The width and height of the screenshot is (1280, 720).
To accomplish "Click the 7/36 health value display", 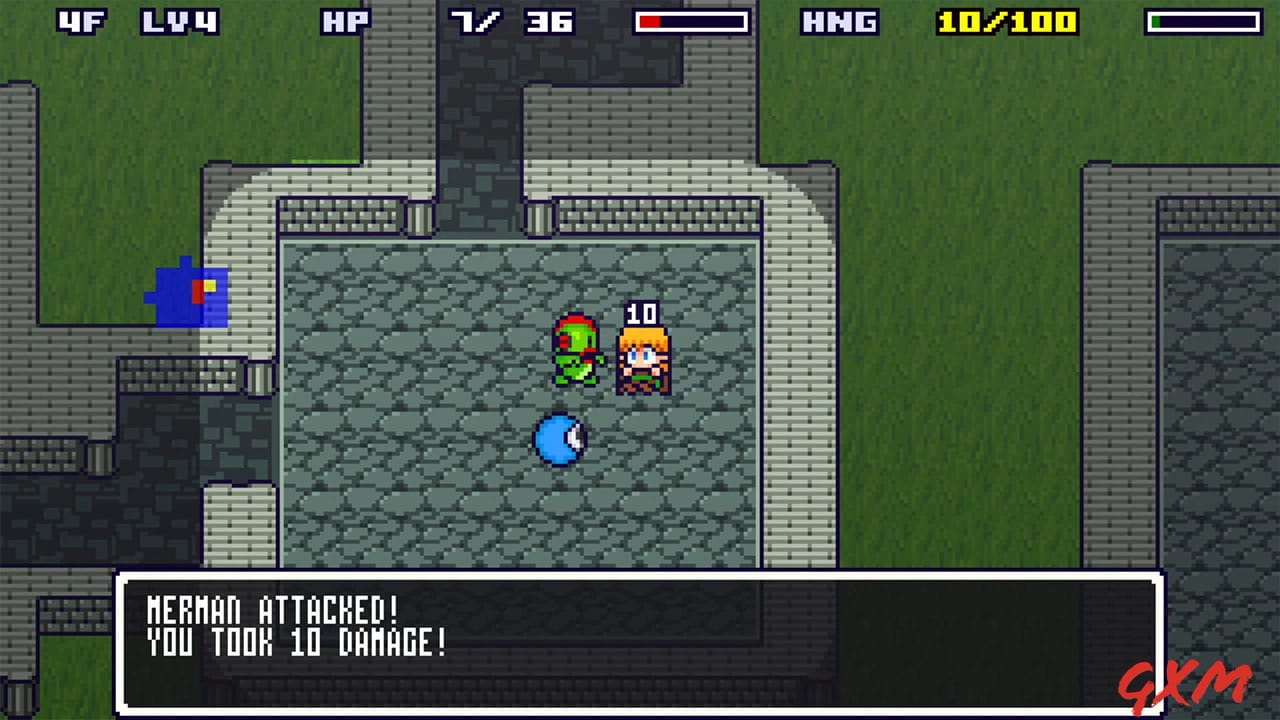I will pos(512,22).
